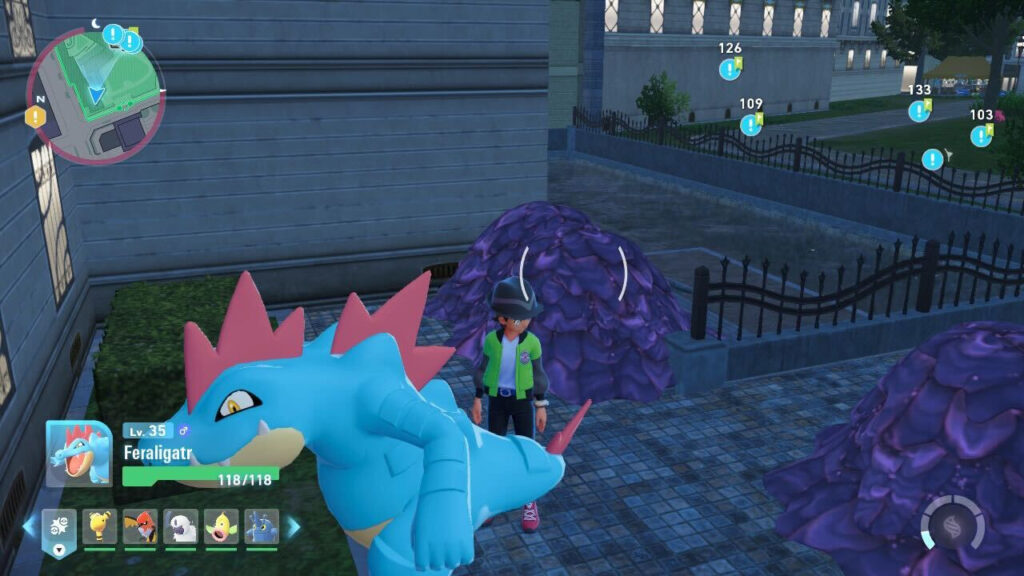Viewport: 1024px width, 576px height.
Task: Select the Absol party slot
Action: (181, 526)
